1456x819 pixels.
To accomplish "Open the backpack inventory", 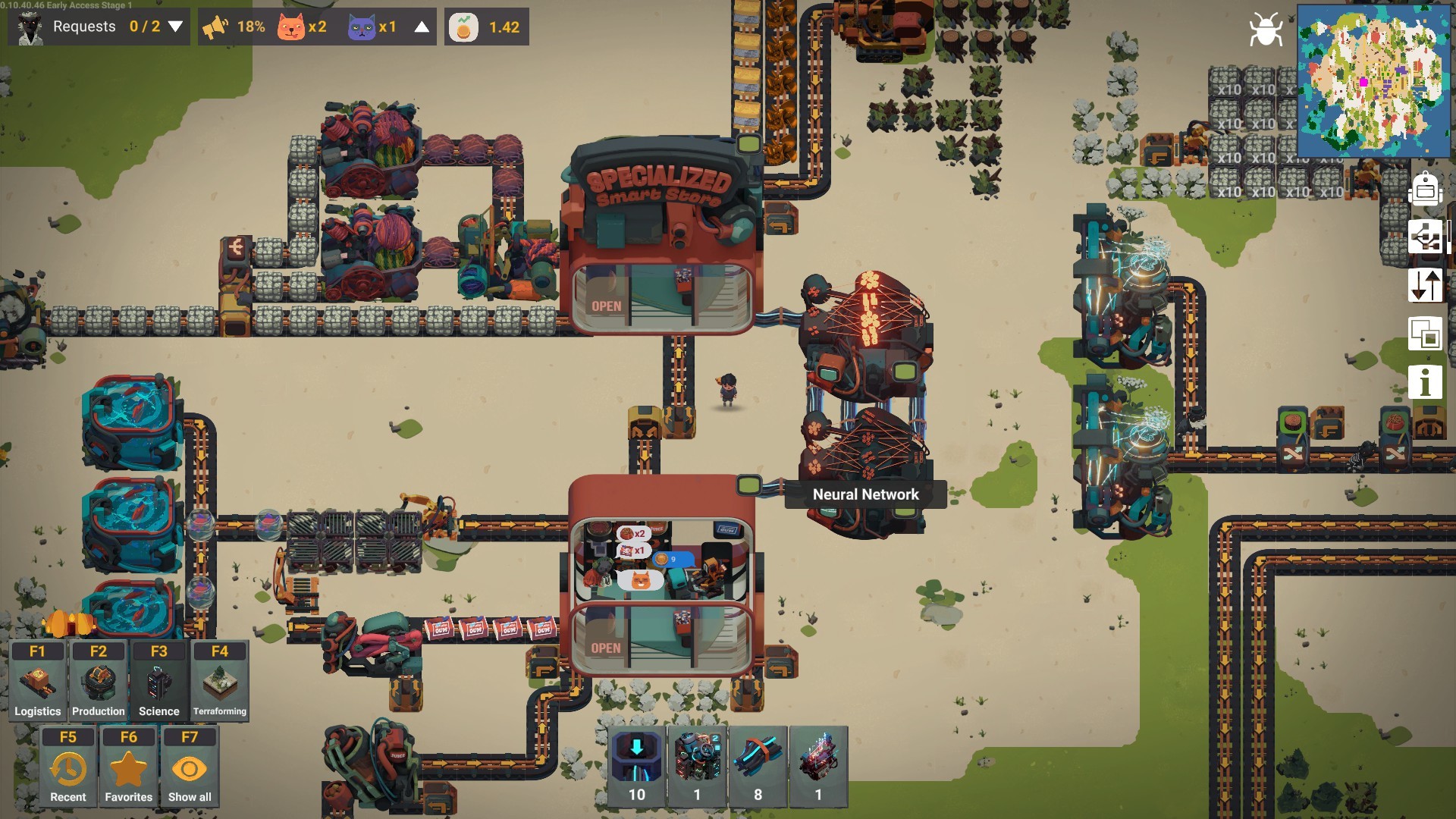I will (1425, 190).
